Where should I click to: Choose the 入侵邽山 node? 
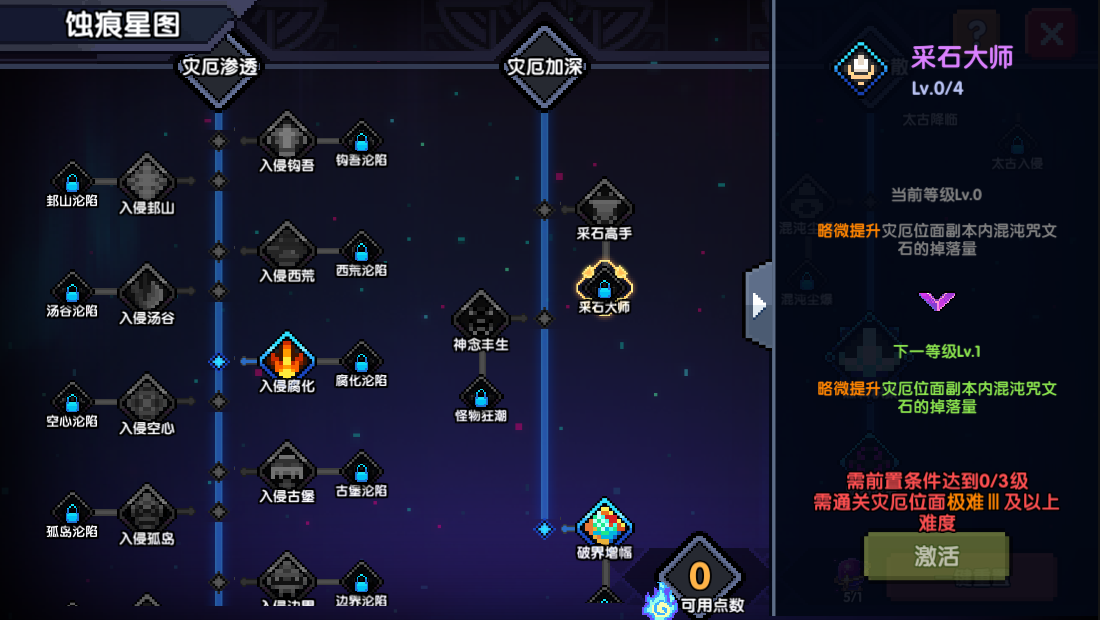pyautogui.click(x=147, y=182)
